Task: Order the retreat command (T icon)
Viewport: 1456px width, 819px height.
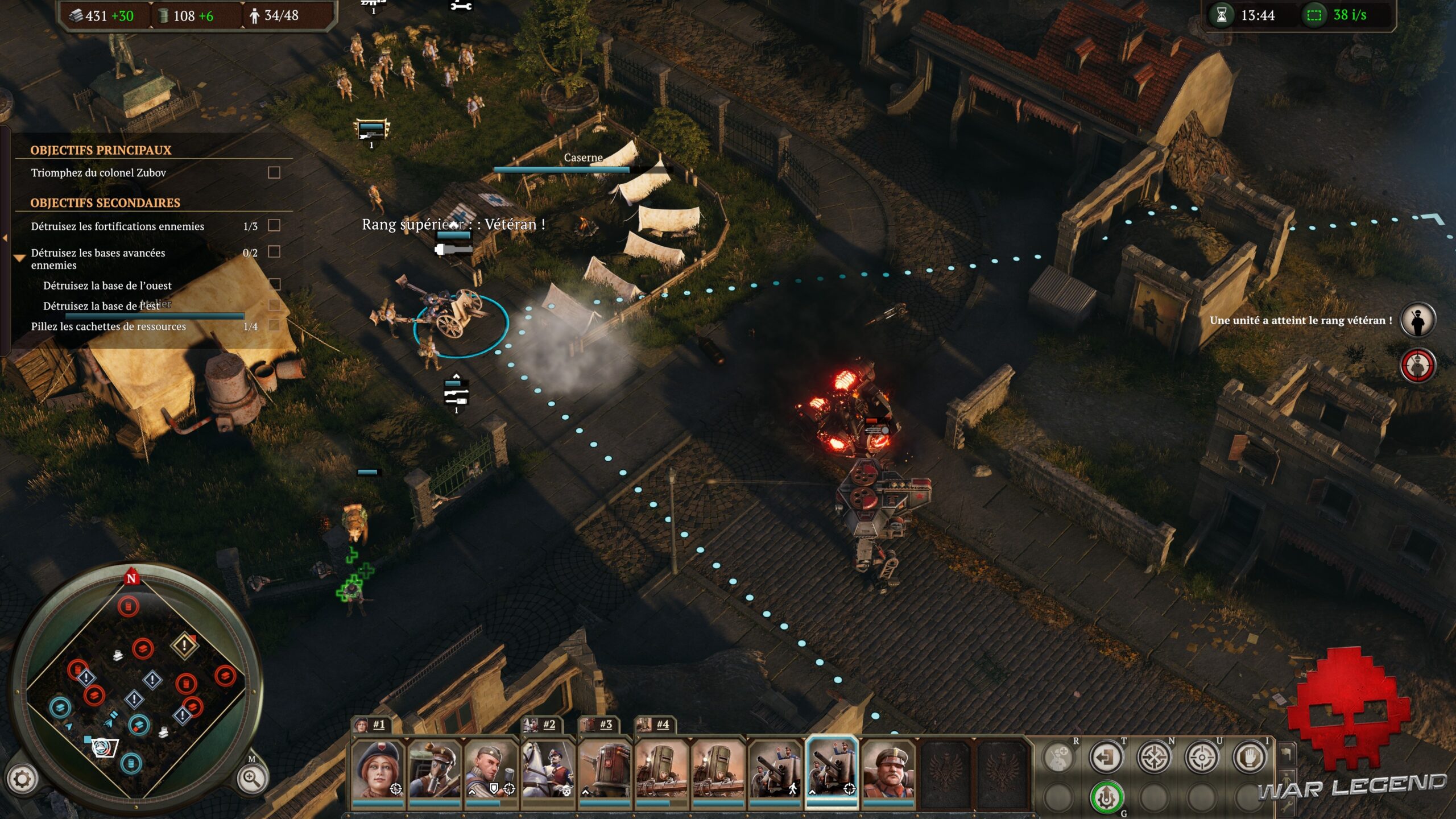Action: pyautogui.click(x=1106, y=757)
